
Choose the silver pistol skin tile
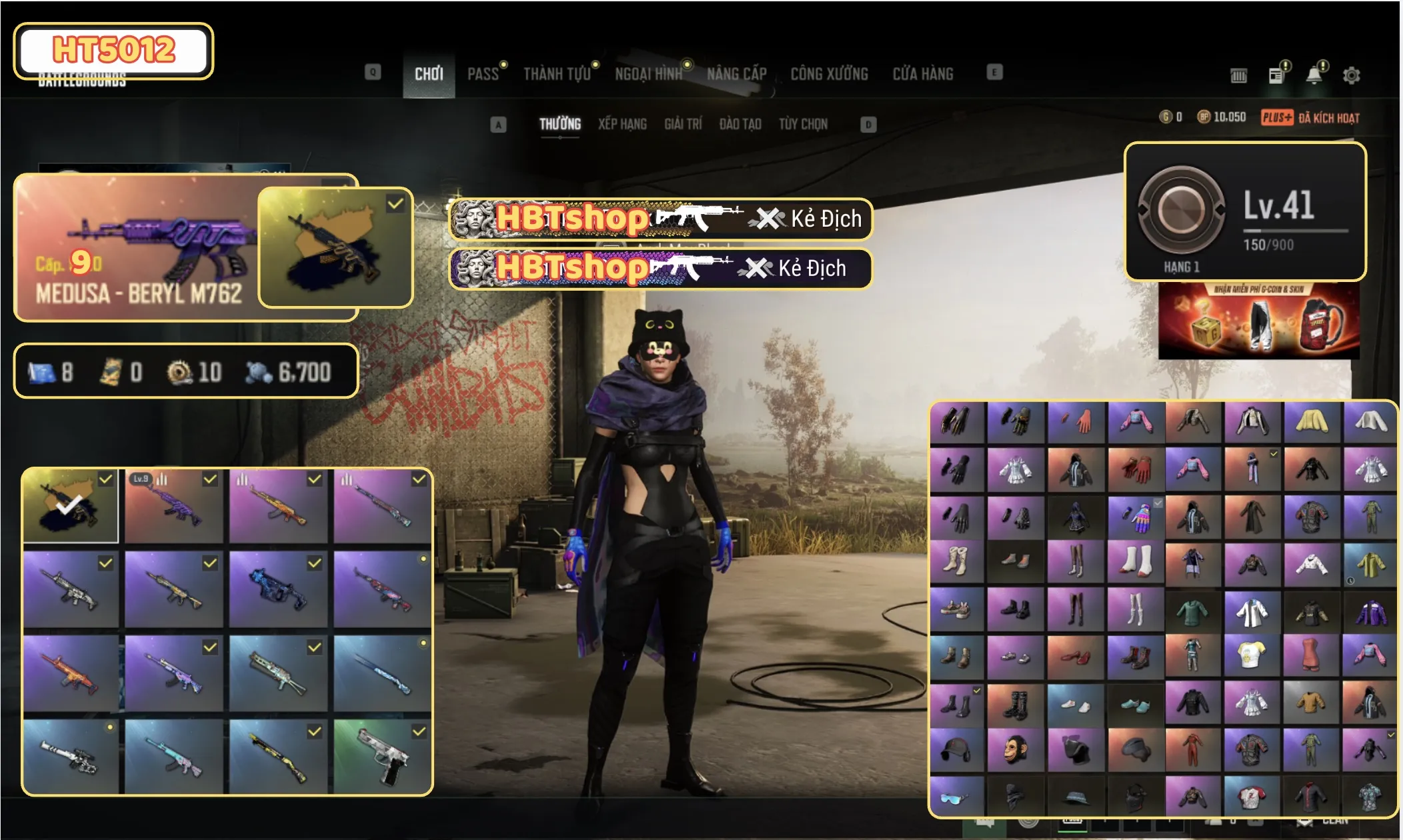382,757
